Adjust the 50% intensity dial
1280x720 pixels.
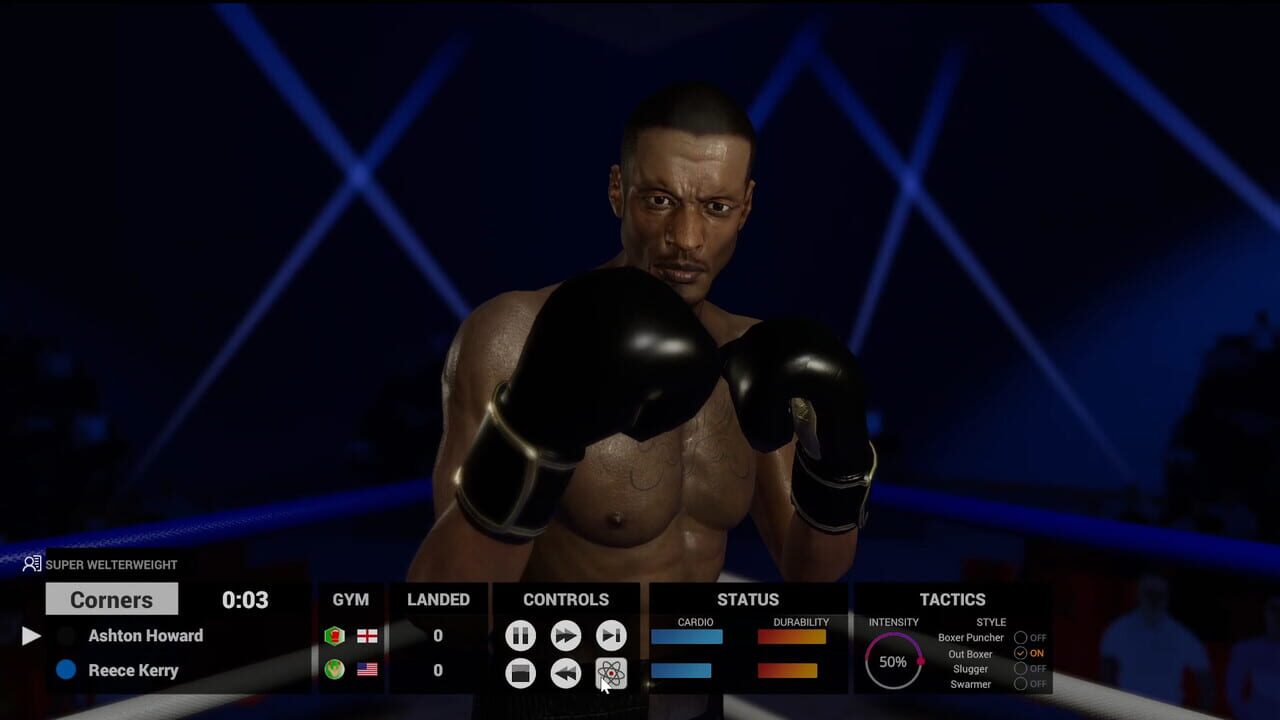(x=892, y=661)
